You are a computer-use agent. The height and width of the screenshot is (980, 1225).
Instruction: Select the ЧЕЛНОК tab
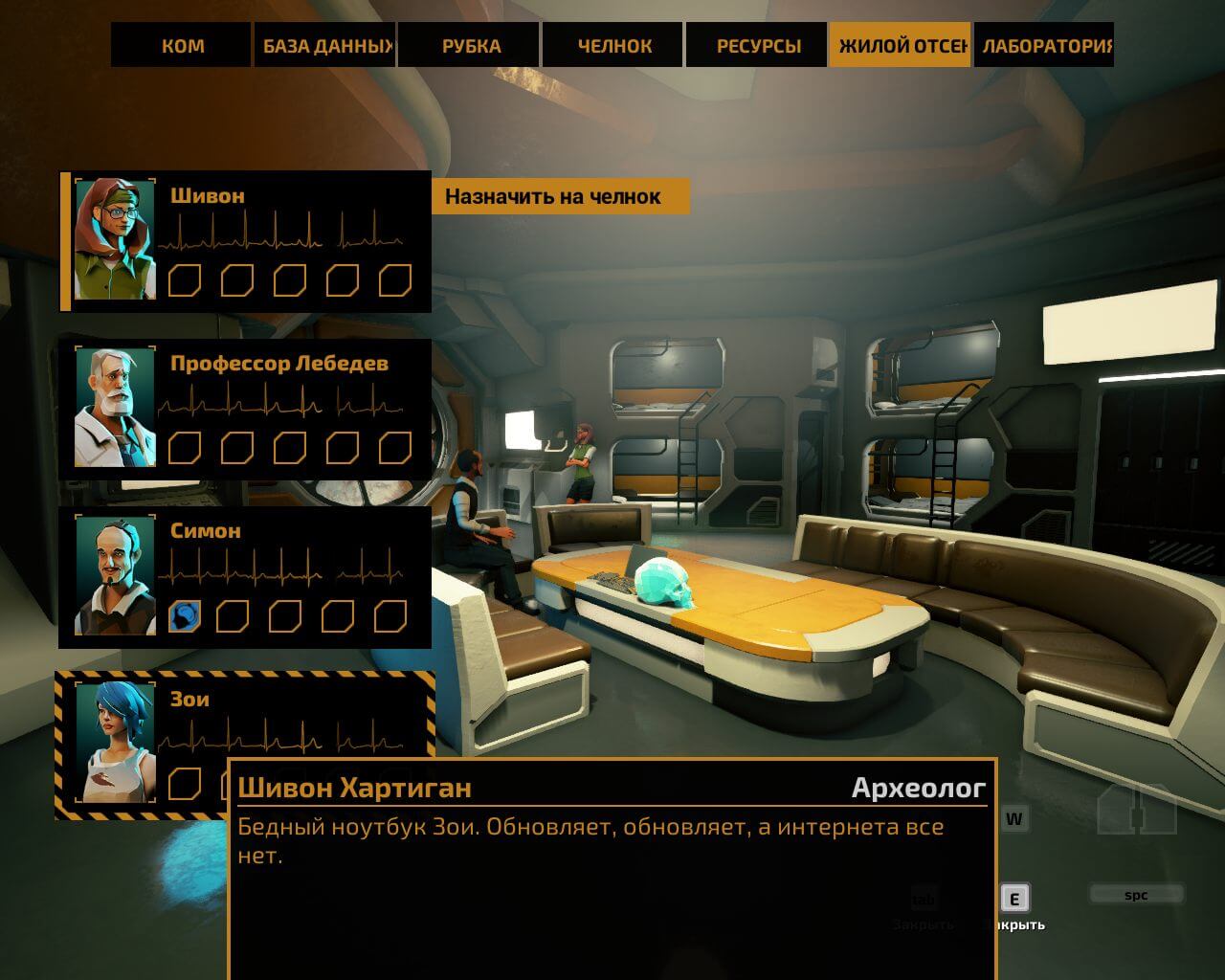pos(613,46)
